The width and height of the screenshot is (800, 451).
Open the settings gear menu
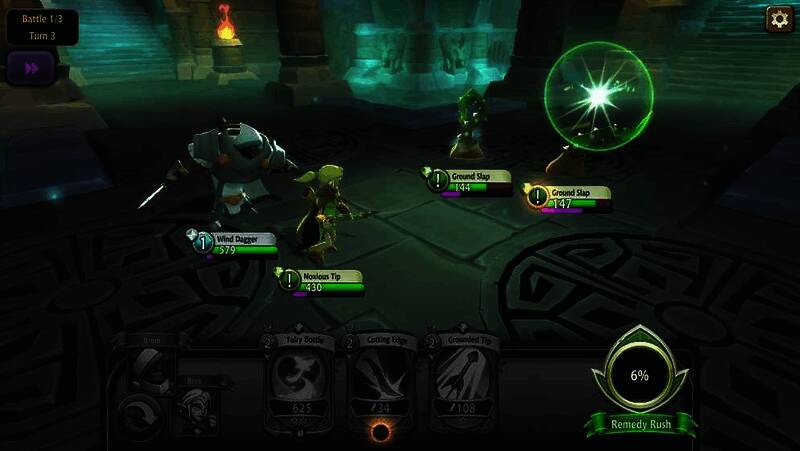click(x=779, y=19)
